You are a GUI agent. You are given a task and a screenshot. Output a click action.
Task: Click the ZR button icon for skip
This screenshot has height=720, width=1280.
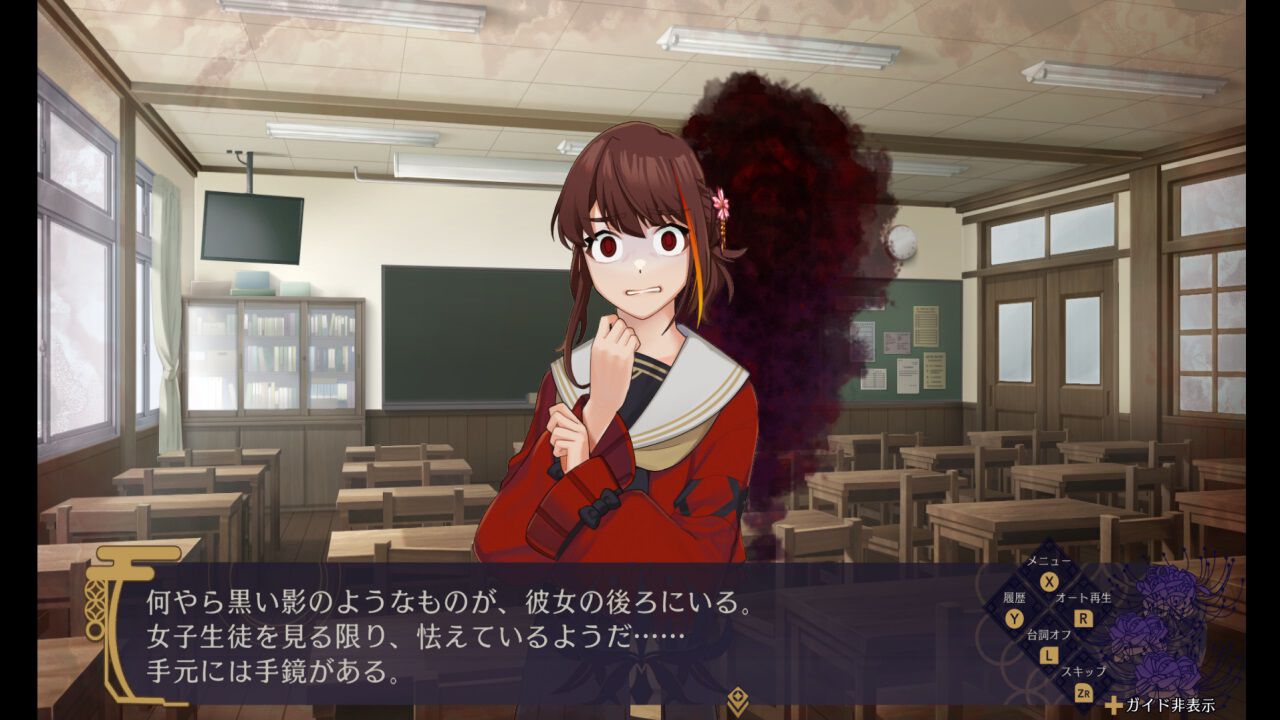[x=1085, y=692]
